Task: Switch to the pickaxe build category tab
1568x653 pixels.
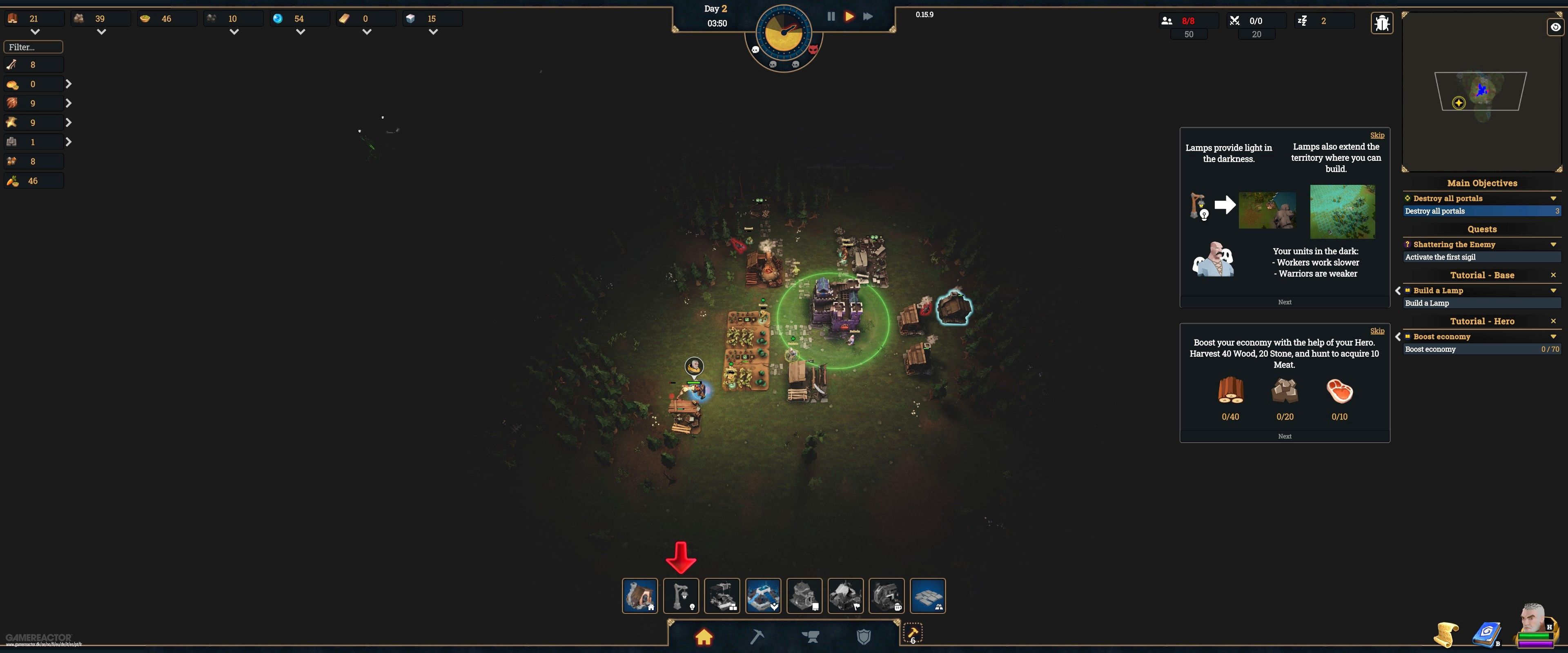Action: tap(757, 637)
